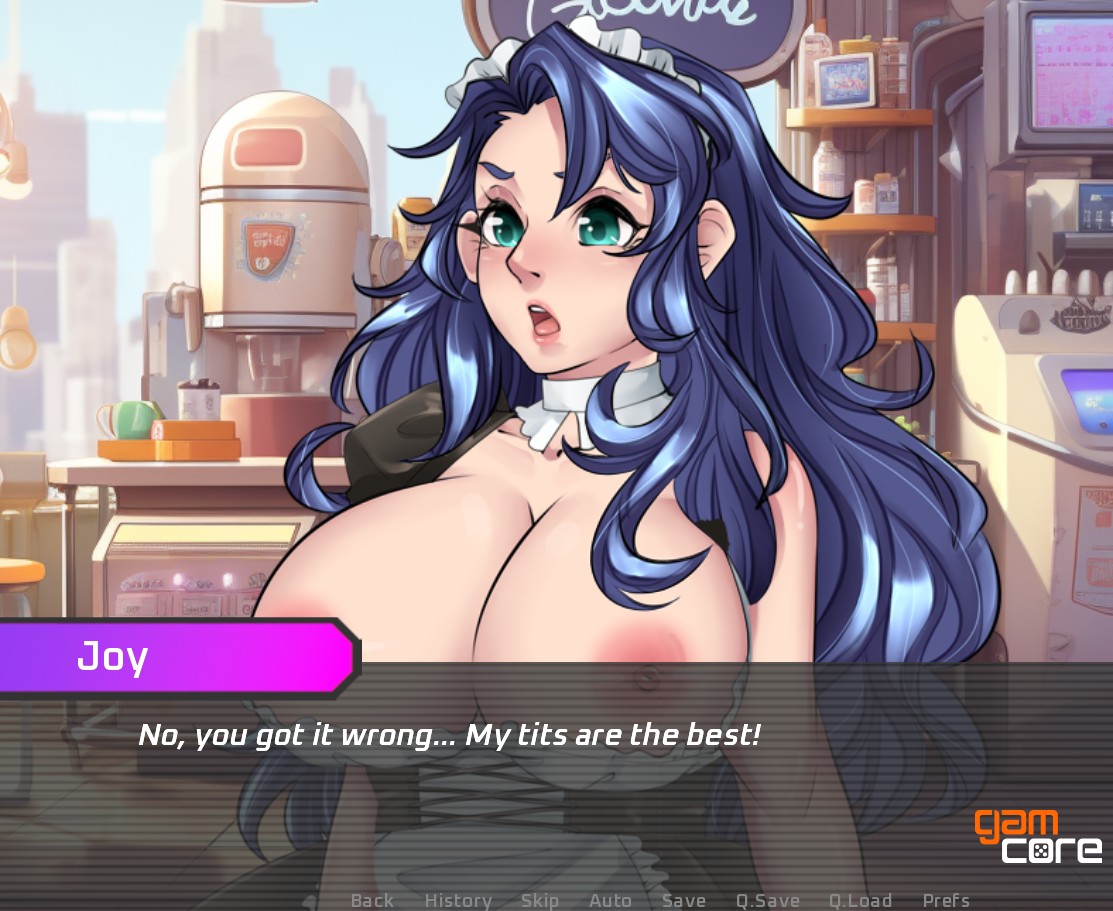Go Back to previous dialogue line
Viewport: 1113px width, 911px height.
pos(372,901)
